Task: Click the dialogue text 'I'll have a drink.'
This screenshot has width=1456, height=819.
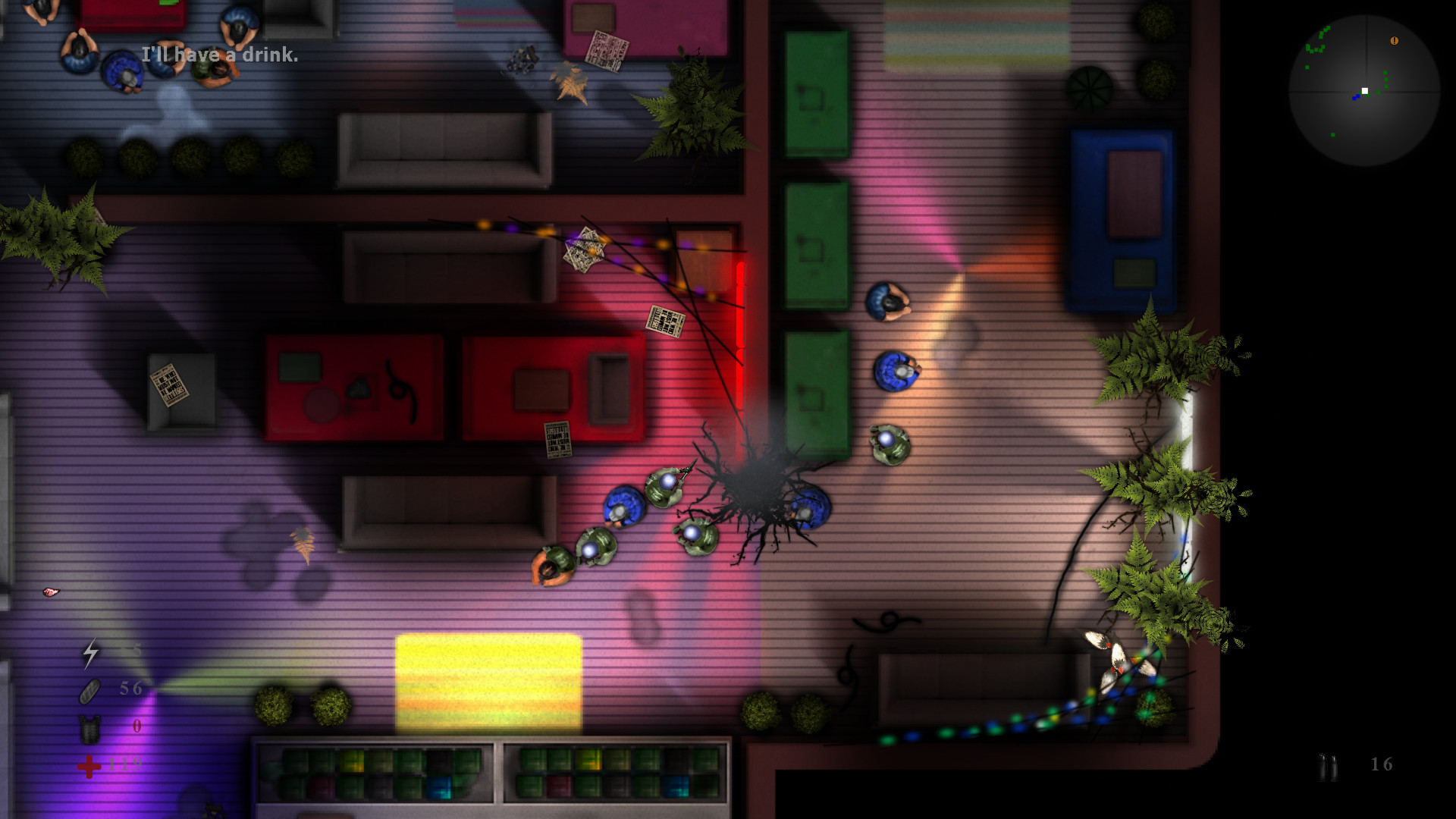Action: (220, 55)
